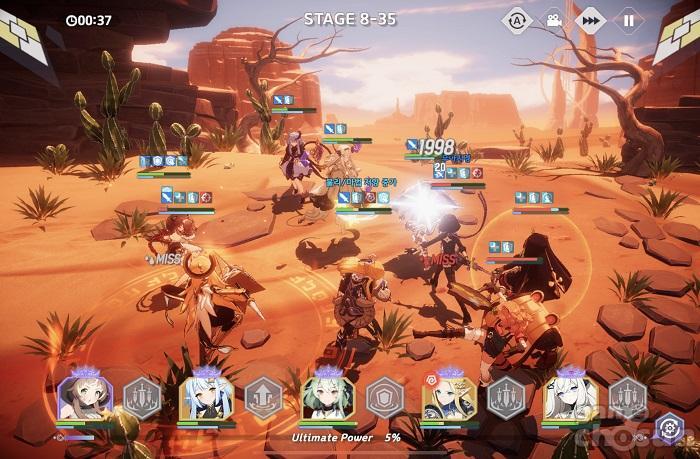
Task: Select the blonde hero with eyepatch portrait
Action: click(449, 396)
